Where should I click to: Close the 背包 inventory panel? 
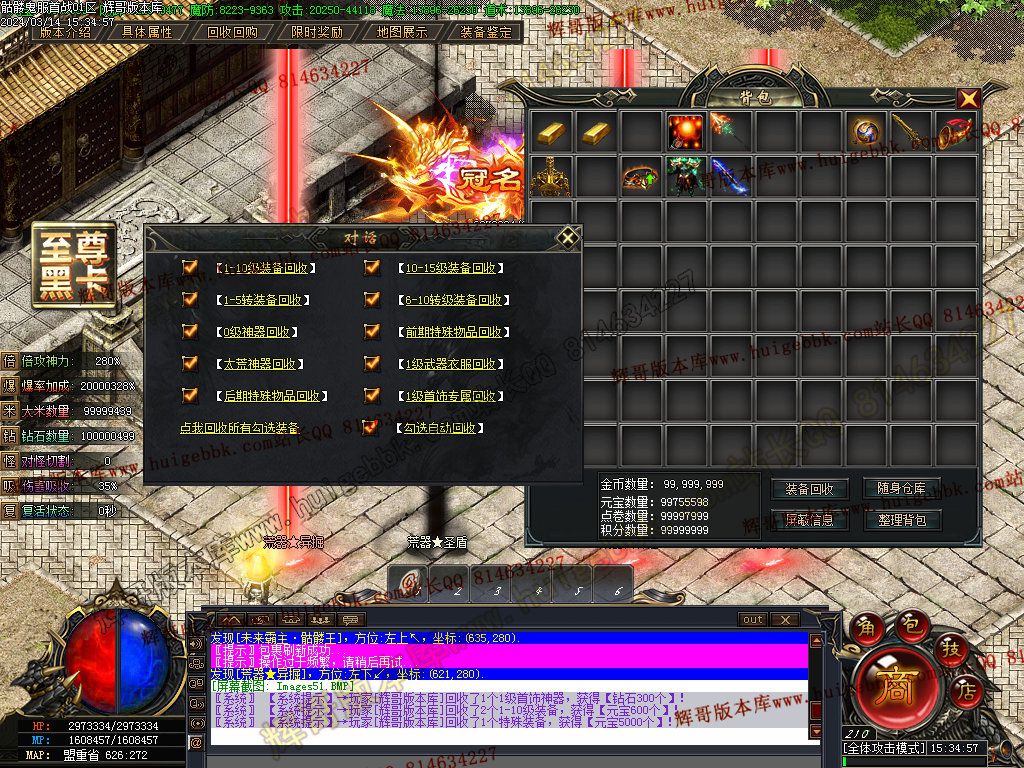[967, 99]
